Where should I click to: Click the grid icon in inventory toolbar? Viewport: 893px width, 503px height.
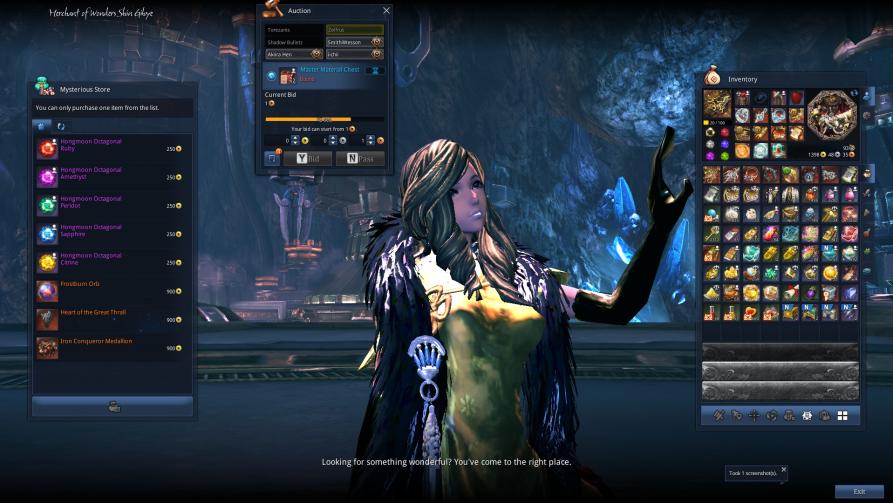click(842, 415)
